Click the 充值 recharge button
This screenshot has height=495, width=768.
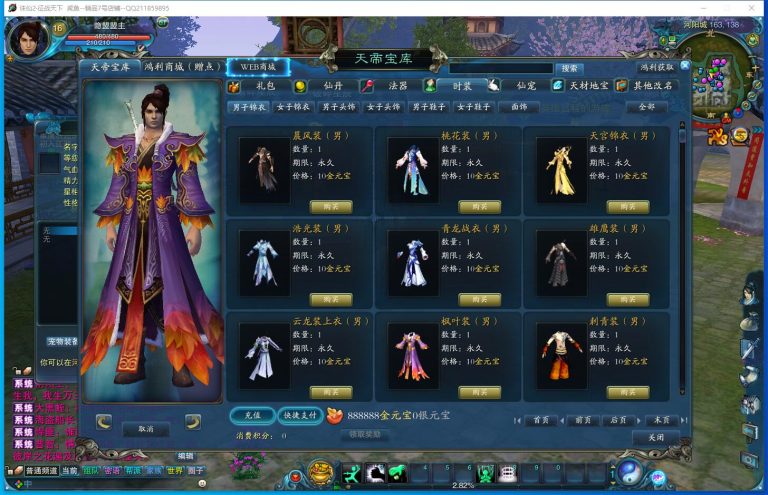[252, 415]
